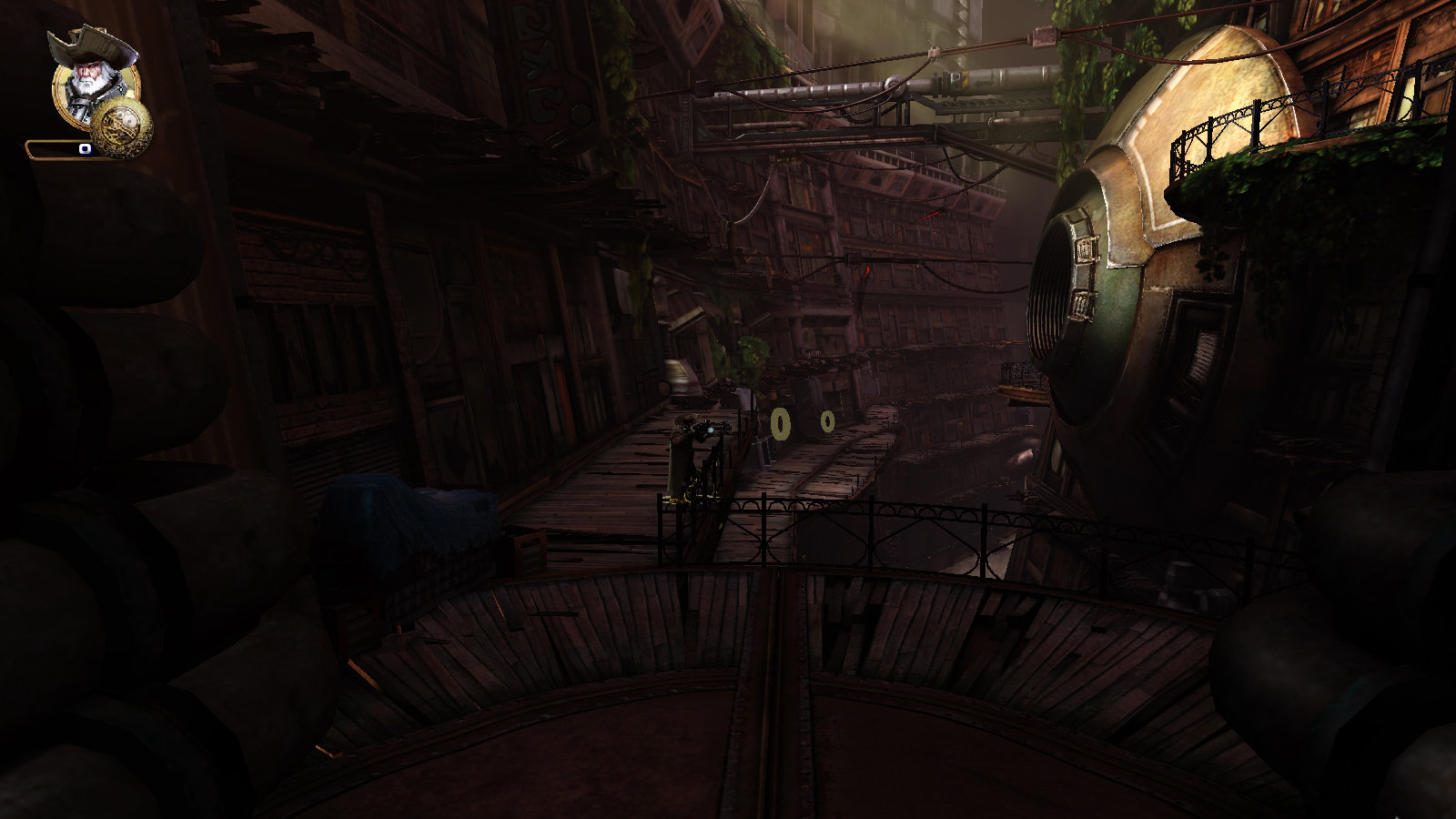Click the bearded captain character portrait
This screenshot has width=1456, height=819.
pos(93,76)
